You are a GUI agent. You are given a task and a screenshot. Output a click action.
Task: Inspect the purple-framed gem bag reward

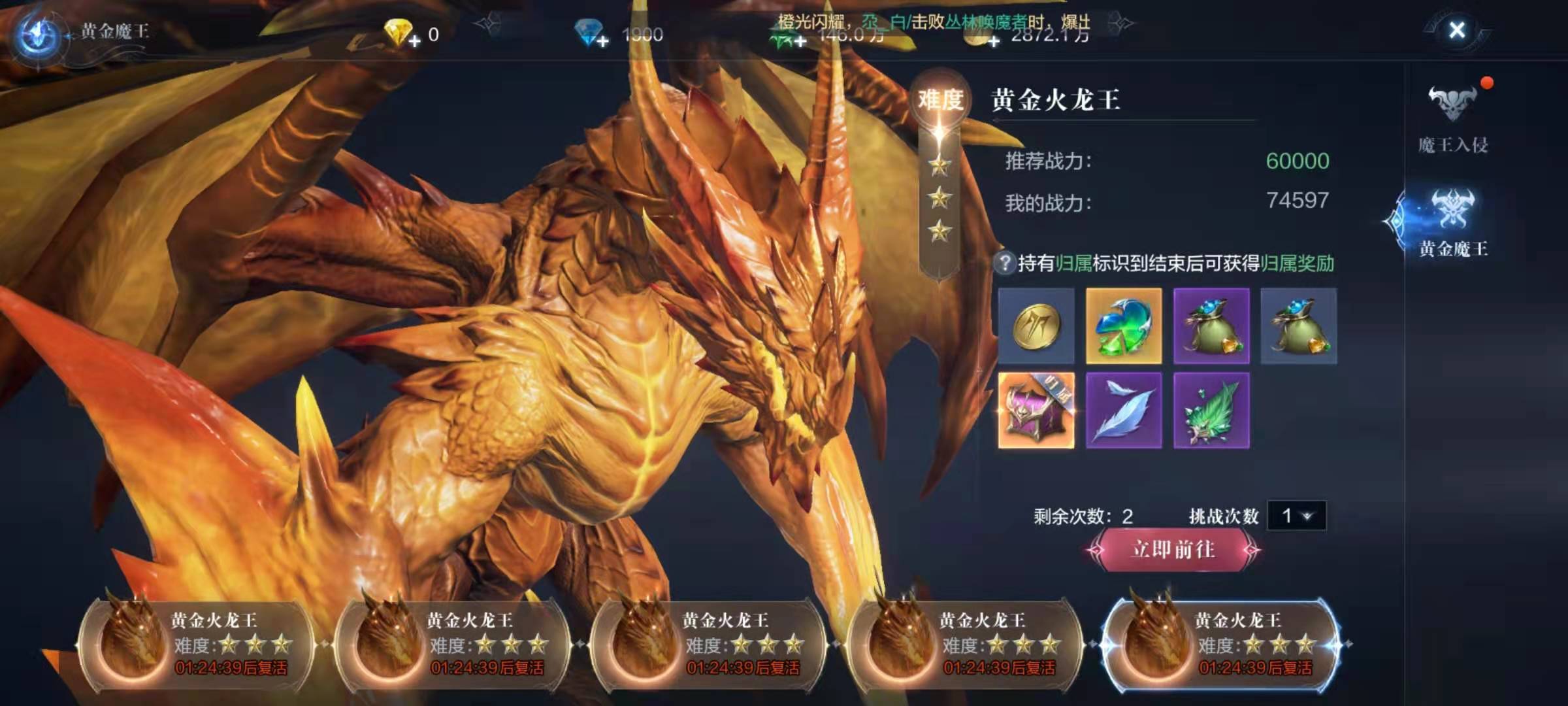(1211, 326)
